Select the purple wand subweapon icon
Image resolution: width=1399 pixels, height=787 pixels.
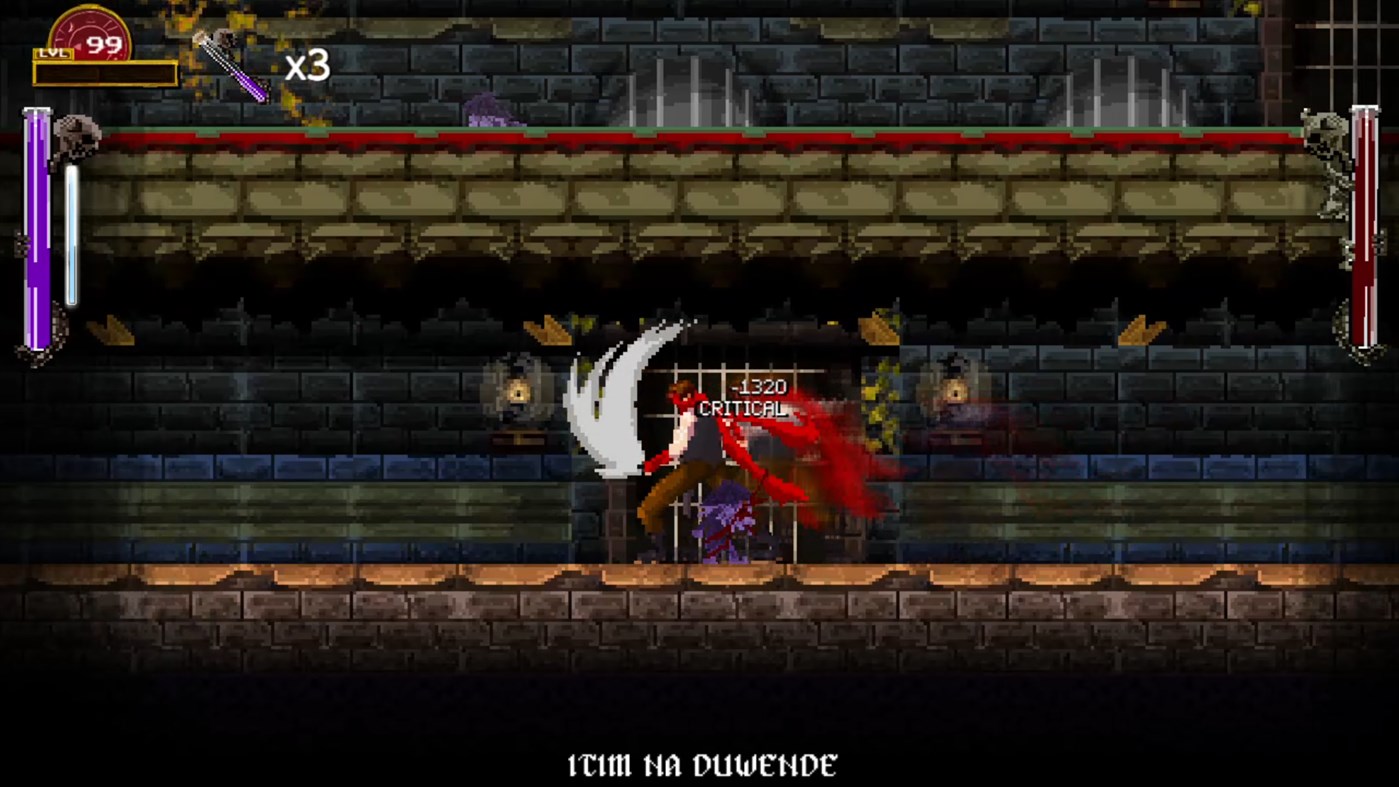[x=233, y=67]
